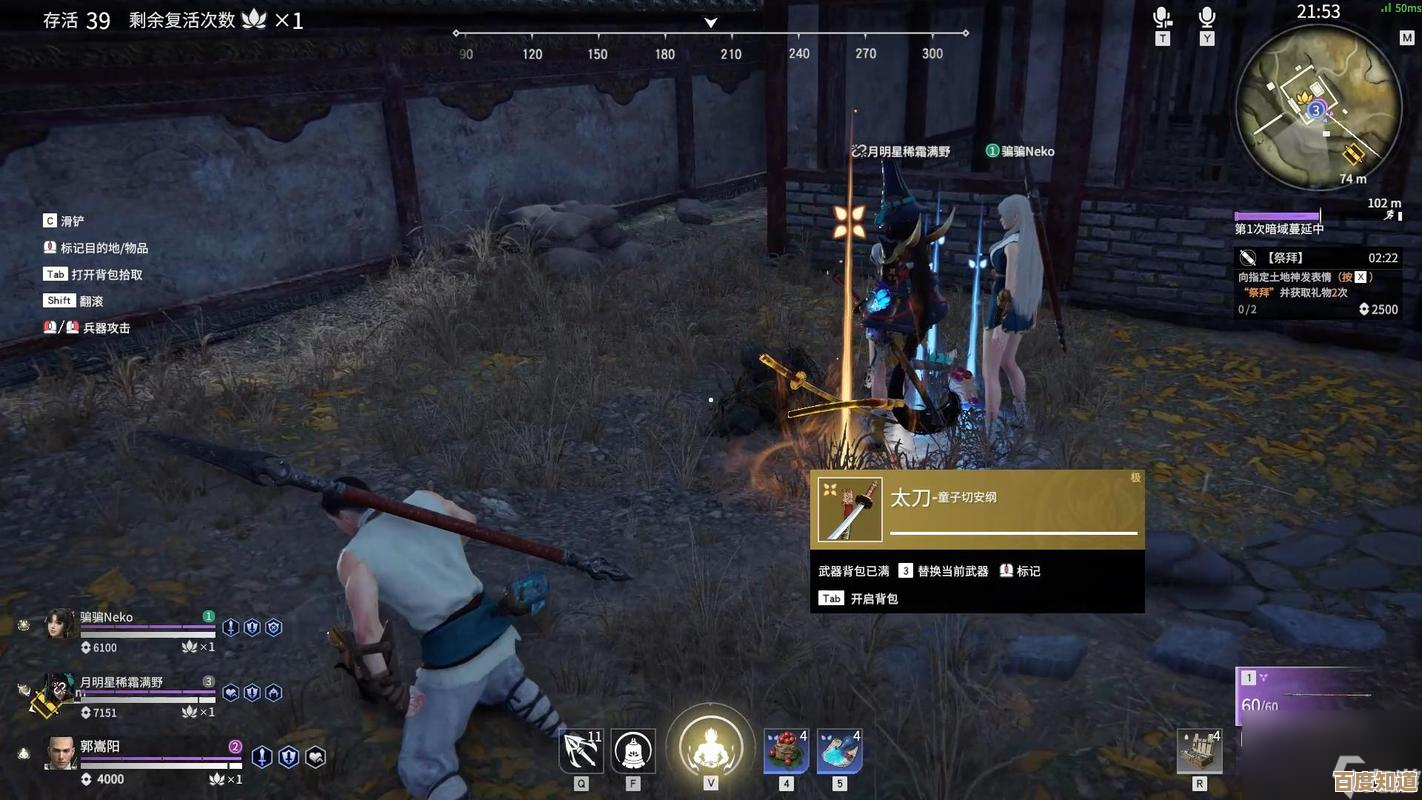
Task: Trigger the glowing ultimate transformation icon
Action: pos(710,747)
